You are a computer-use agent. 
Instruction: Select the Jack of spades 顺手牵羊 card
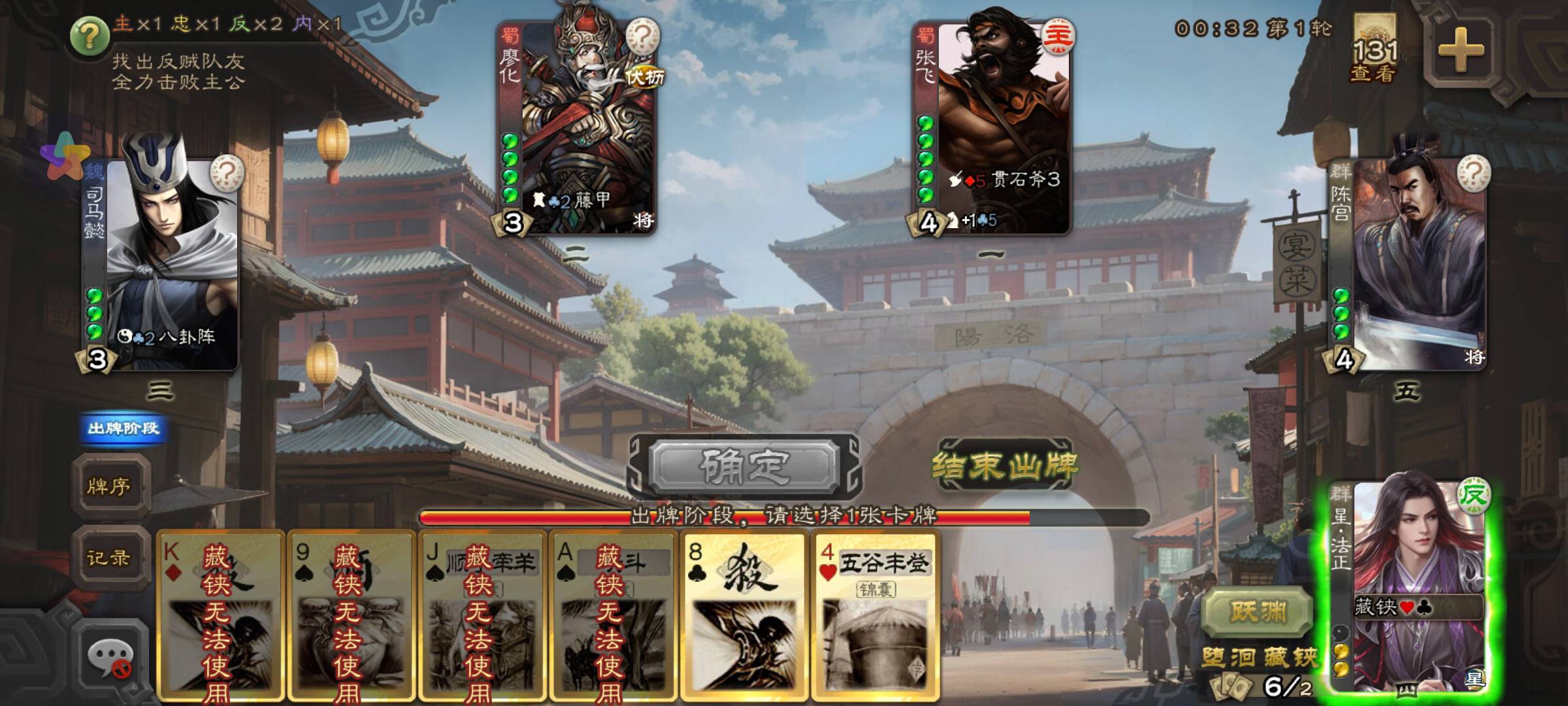[482, 614]
